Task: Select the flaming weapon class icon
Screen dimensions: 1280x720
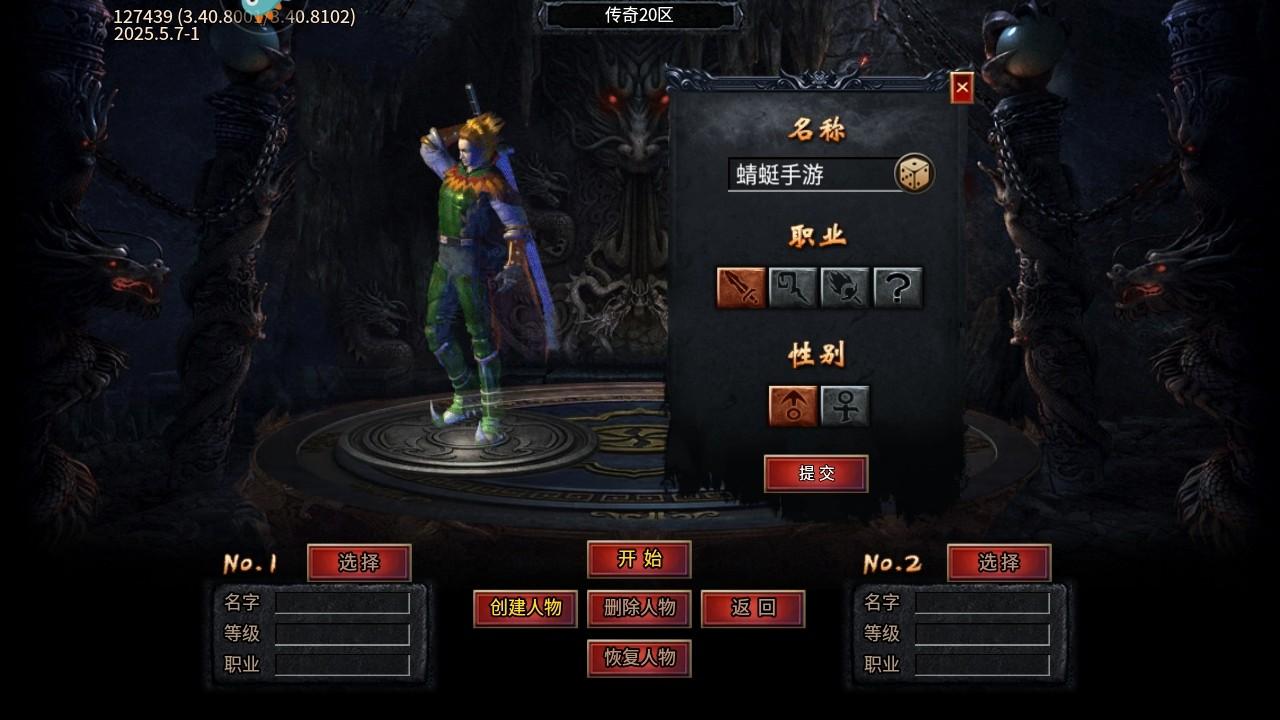Action: click(845, 287)
